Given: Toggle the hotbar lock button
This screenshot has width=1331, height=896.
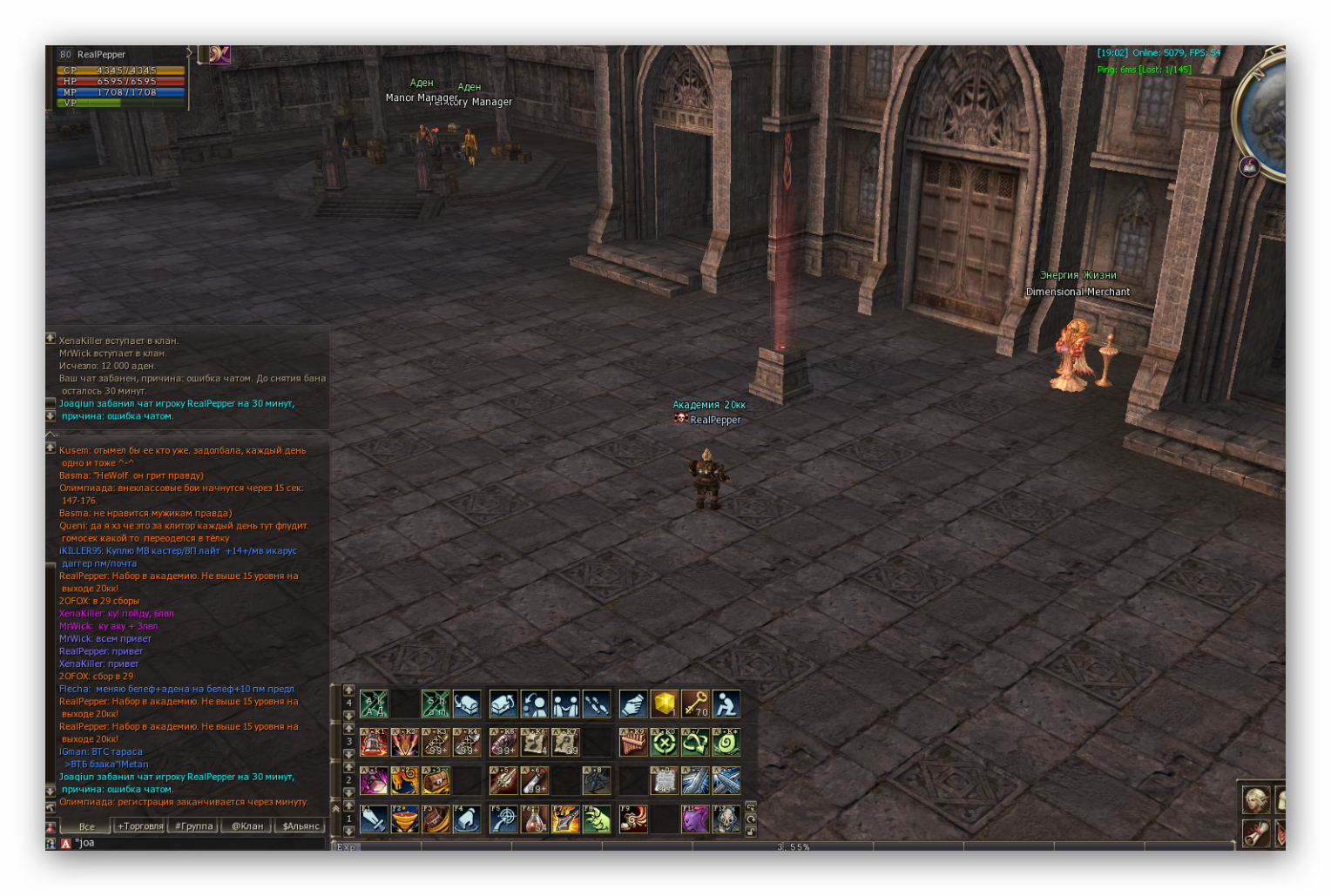Looking at the screenshot, I should [751, 832].
